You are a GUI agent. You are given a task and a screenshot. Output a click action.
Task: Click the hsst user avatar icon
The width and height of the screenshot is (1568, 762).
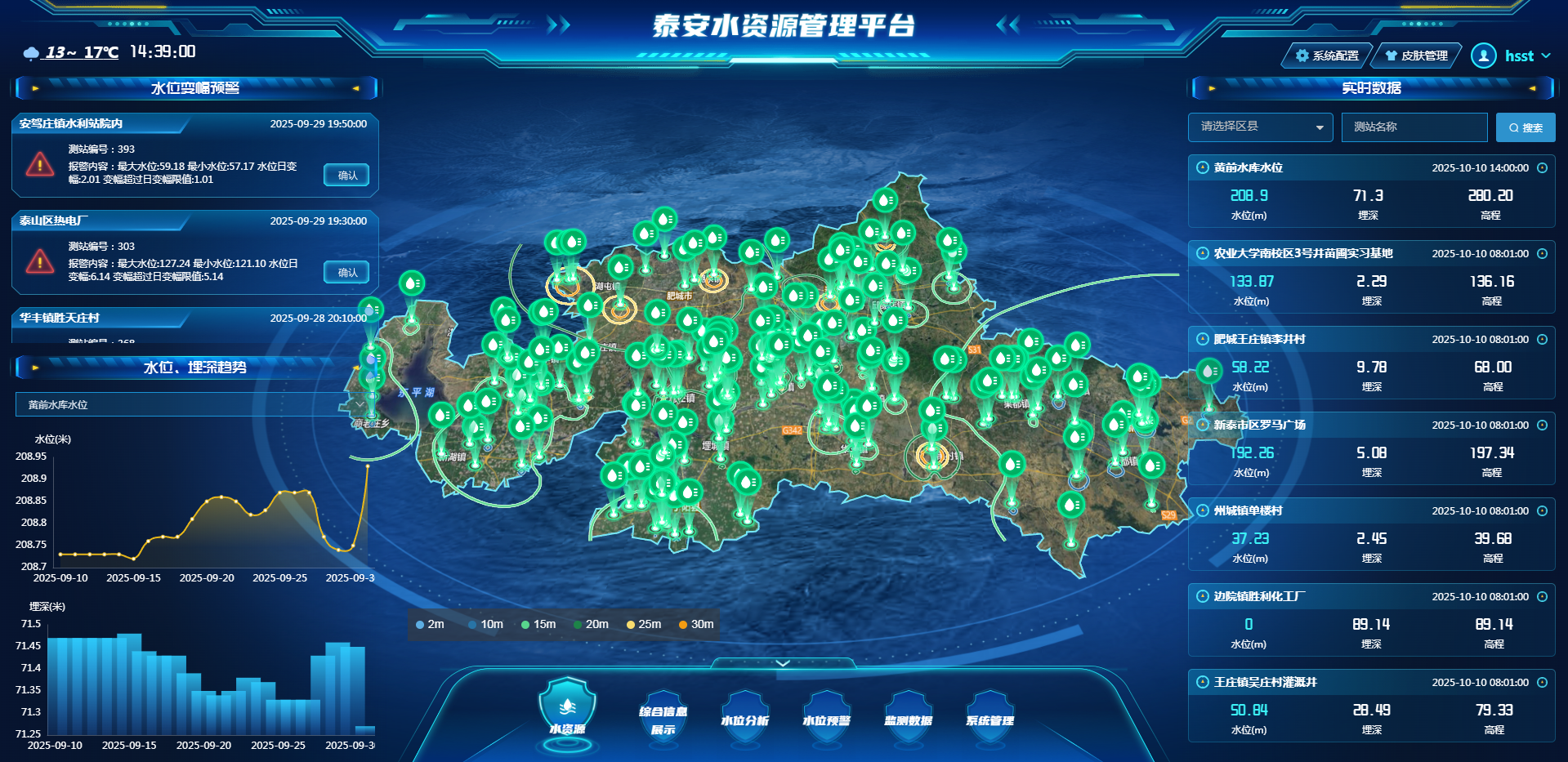pyautogui.click(x=1483, y=56)
